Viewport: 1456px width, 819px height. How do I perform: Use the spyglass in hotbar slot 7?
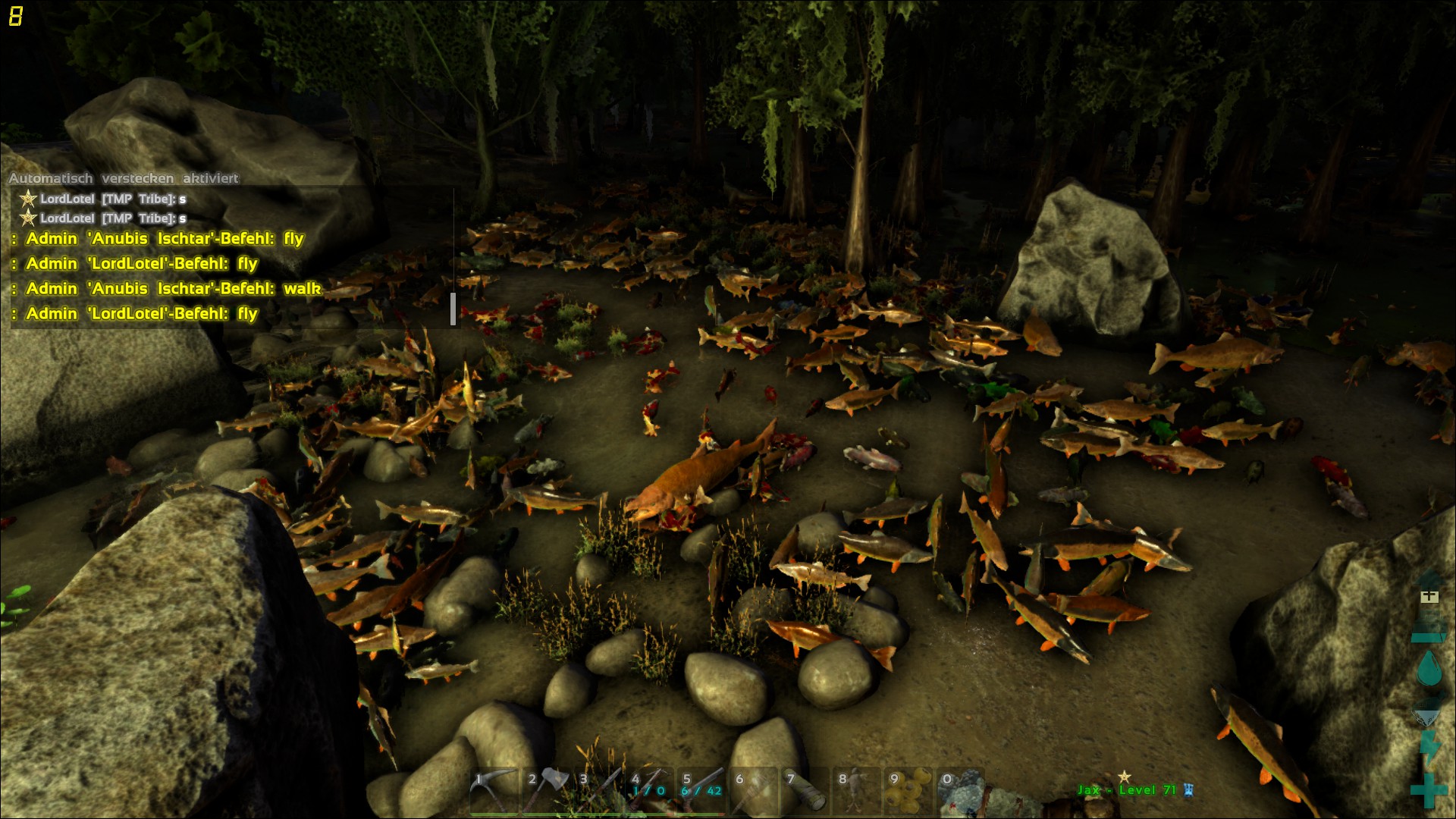coord(805,791)
